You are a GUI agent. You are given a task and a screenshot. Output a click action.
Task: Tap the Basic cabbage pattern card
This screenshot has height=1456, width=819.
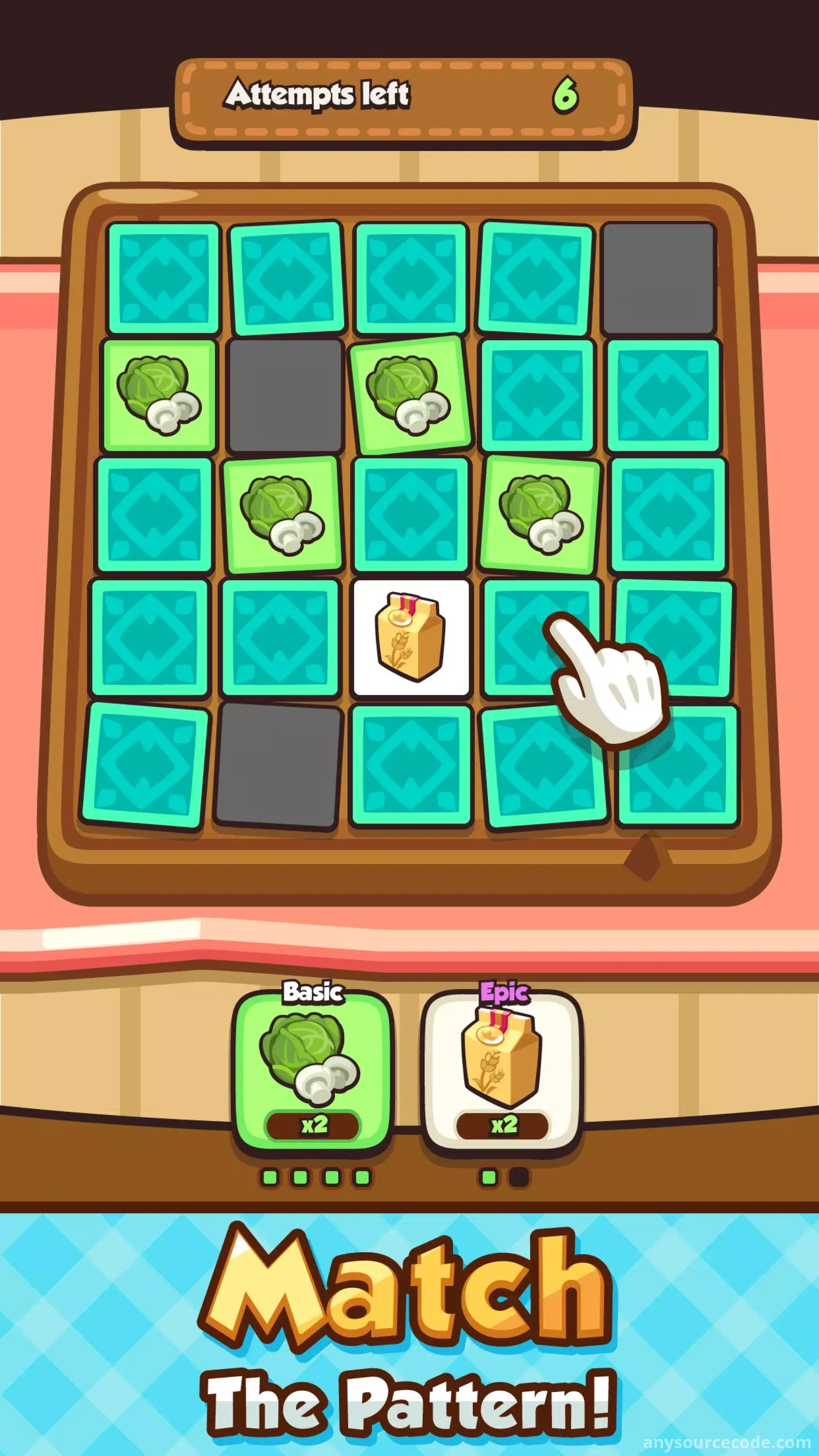click(x=312, y=1070)
